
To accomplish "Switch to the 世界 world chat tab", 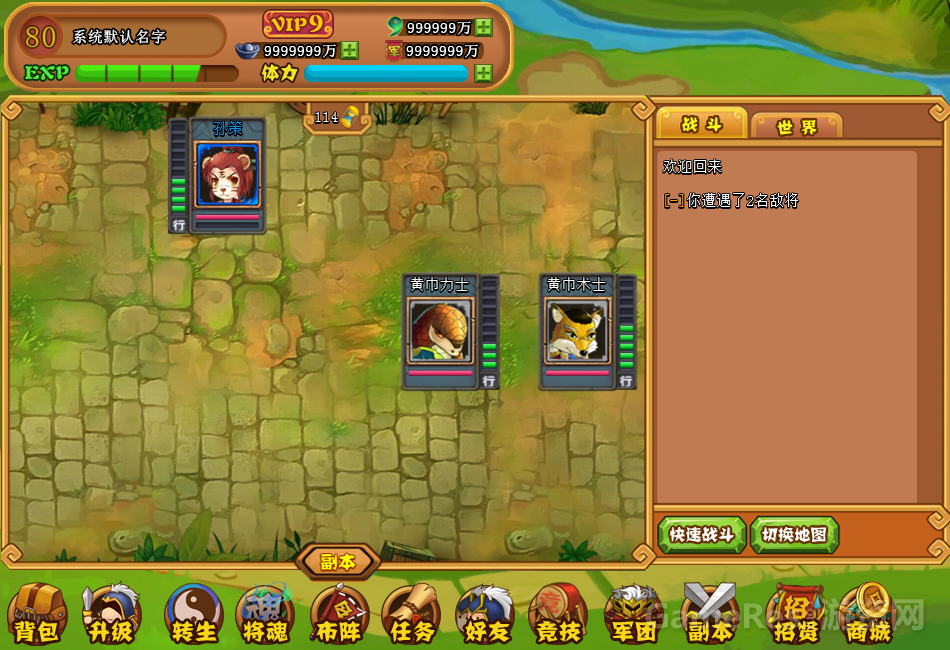I will coord(796,126).
